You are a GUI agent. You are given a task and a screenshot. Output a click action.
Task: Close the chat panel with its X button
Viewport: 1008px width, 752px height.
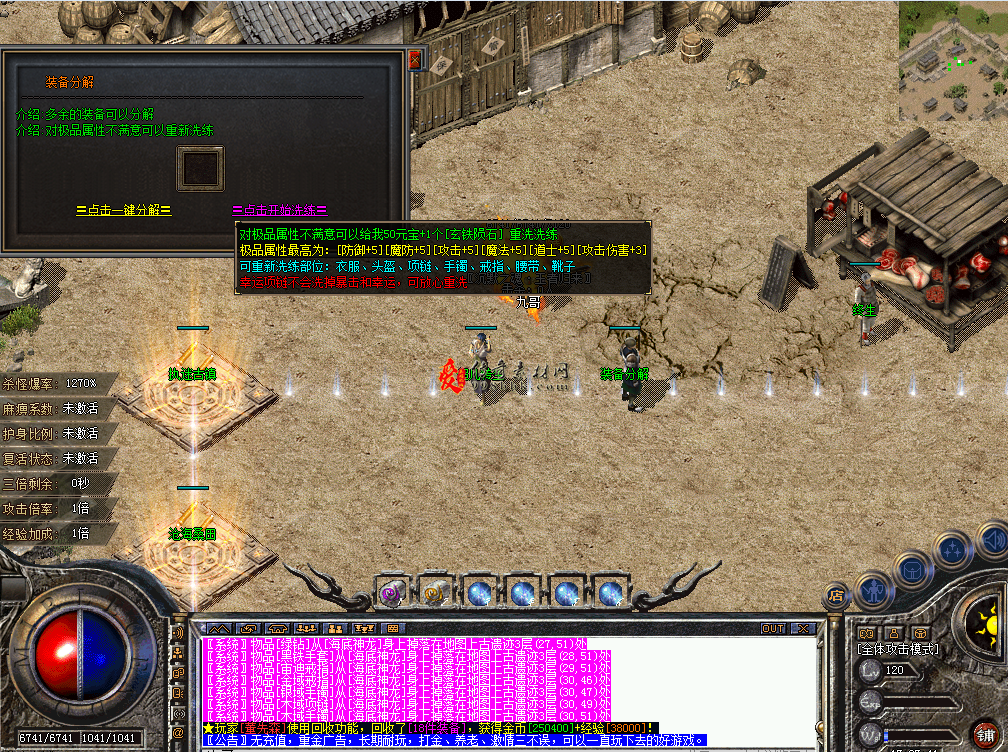[801, 629]
